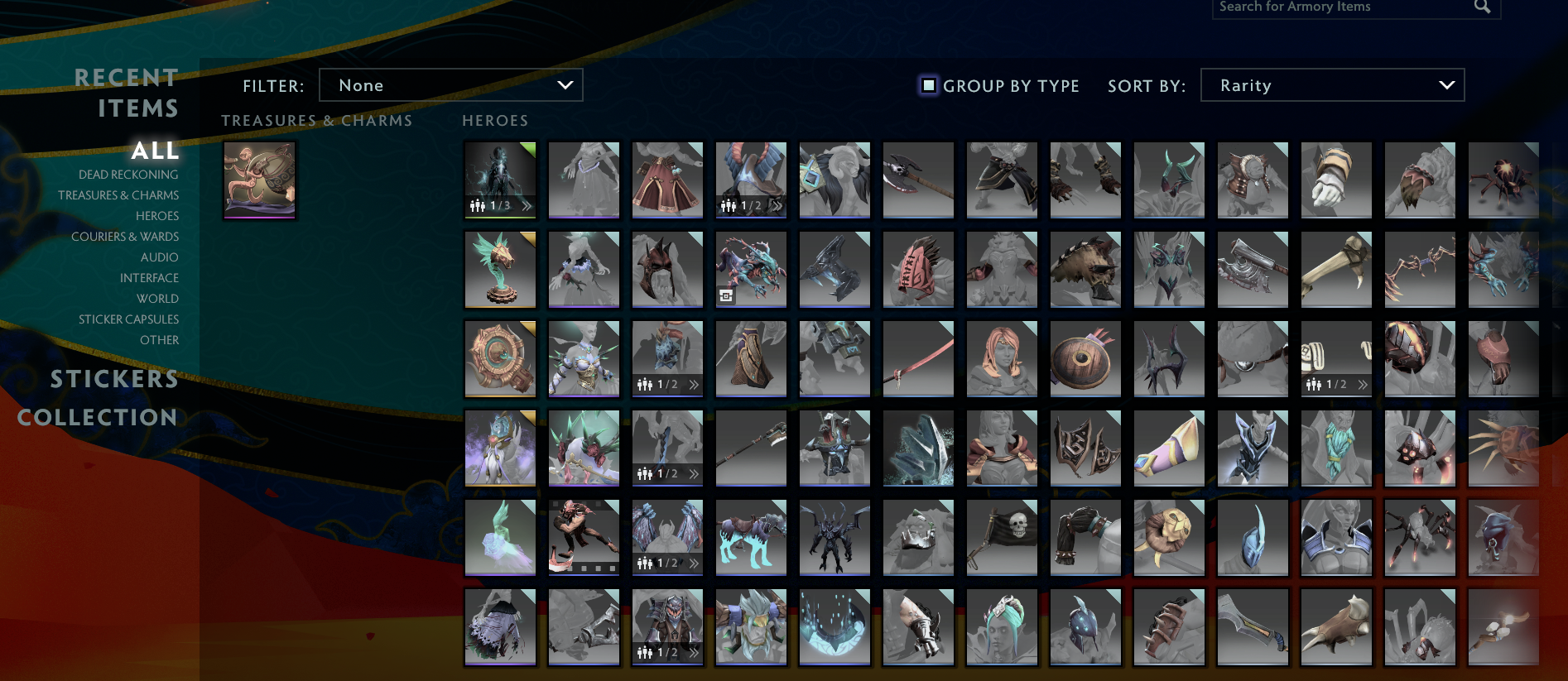The width and height of the screenshot is (1568, 681).
Task: Switch to the HEROES sidebar category
Action: coord(156,215)
